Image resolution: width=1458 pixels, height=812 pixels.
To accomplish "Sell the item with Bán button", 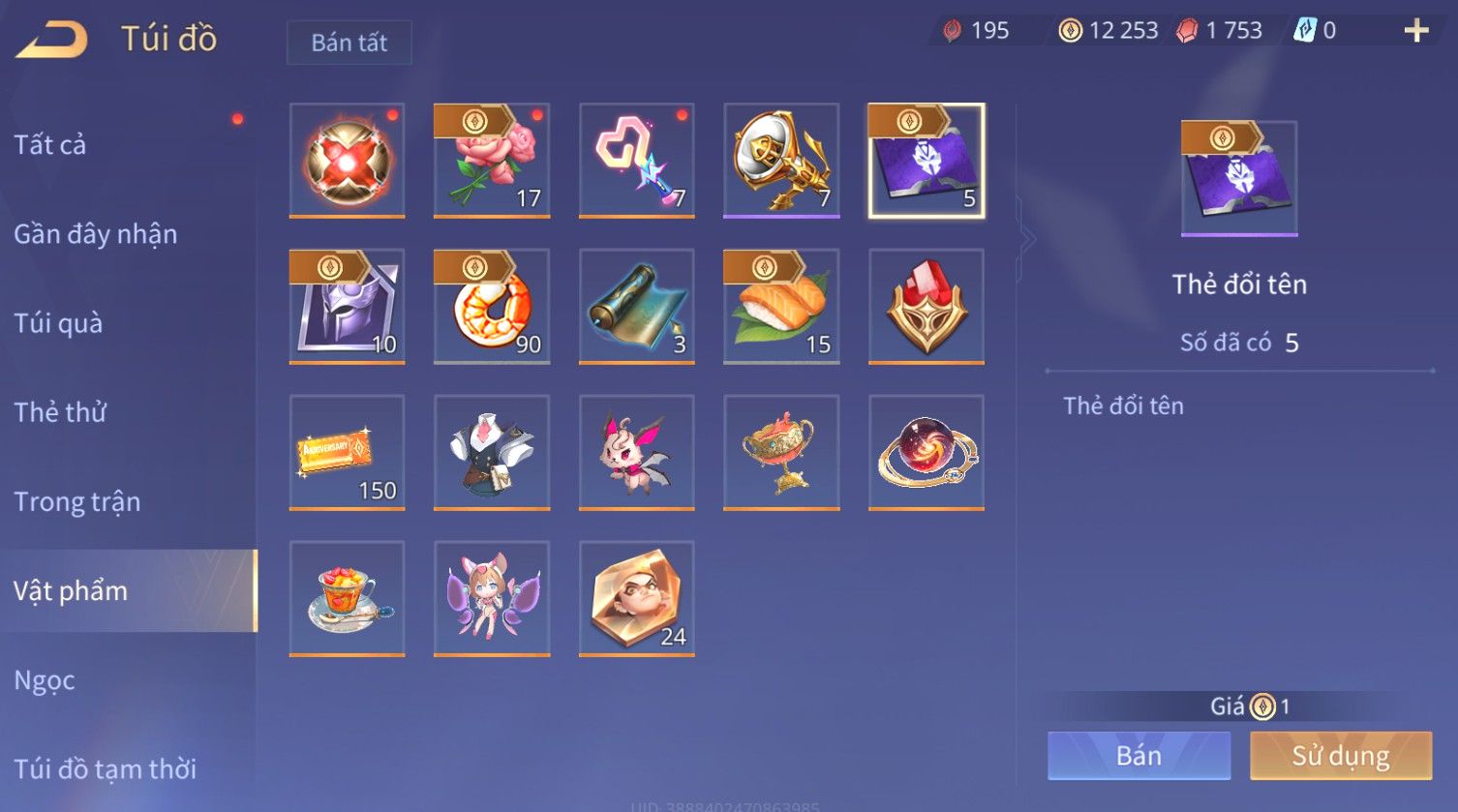I will 1139,756.
